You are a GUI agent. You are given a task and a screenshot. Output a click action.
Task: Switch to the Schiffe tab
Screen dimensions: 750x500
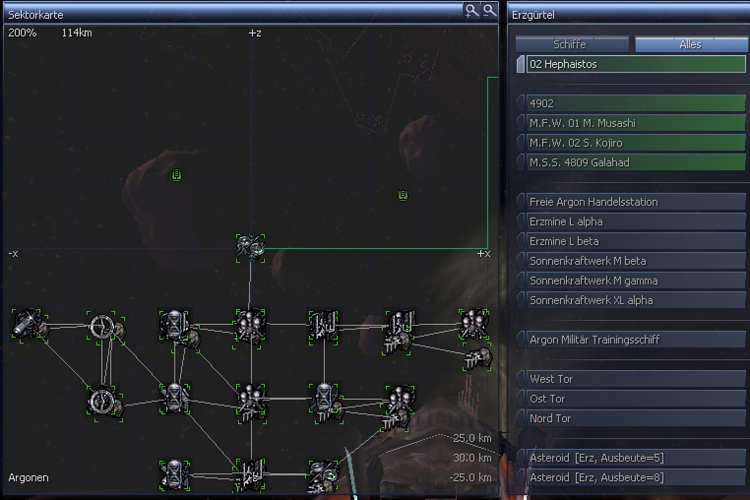570,44
